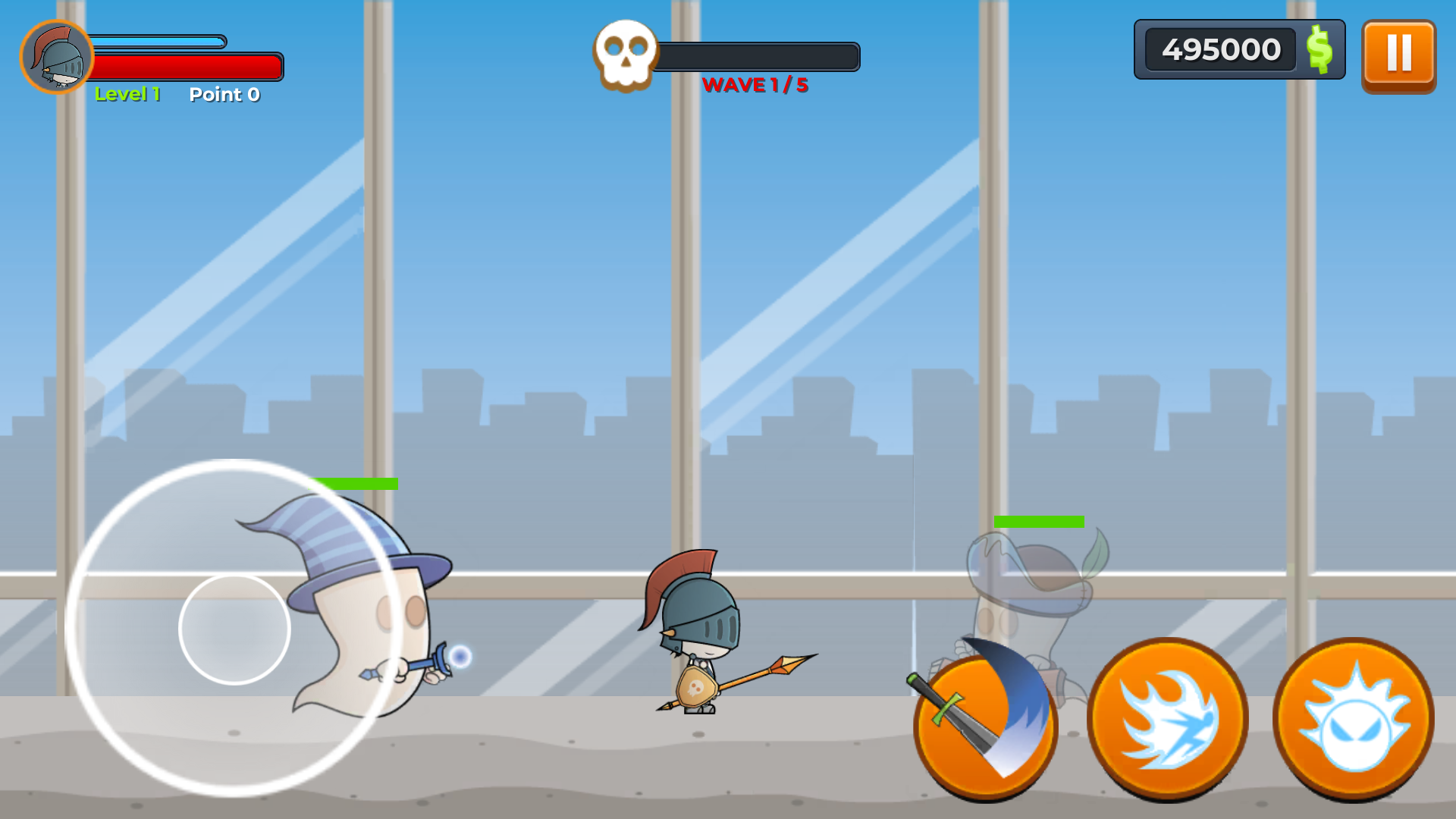The height and width of the screenshot is (819, 1456).
Task: Tap the green dollar sign icon
Action: [1317, 51]
